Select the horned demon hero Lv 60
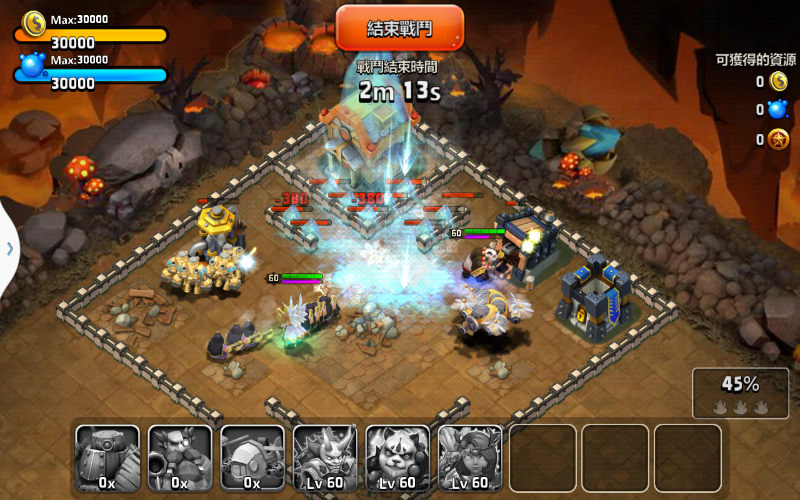This screenshot has width=800, height=500. (325, 458)
